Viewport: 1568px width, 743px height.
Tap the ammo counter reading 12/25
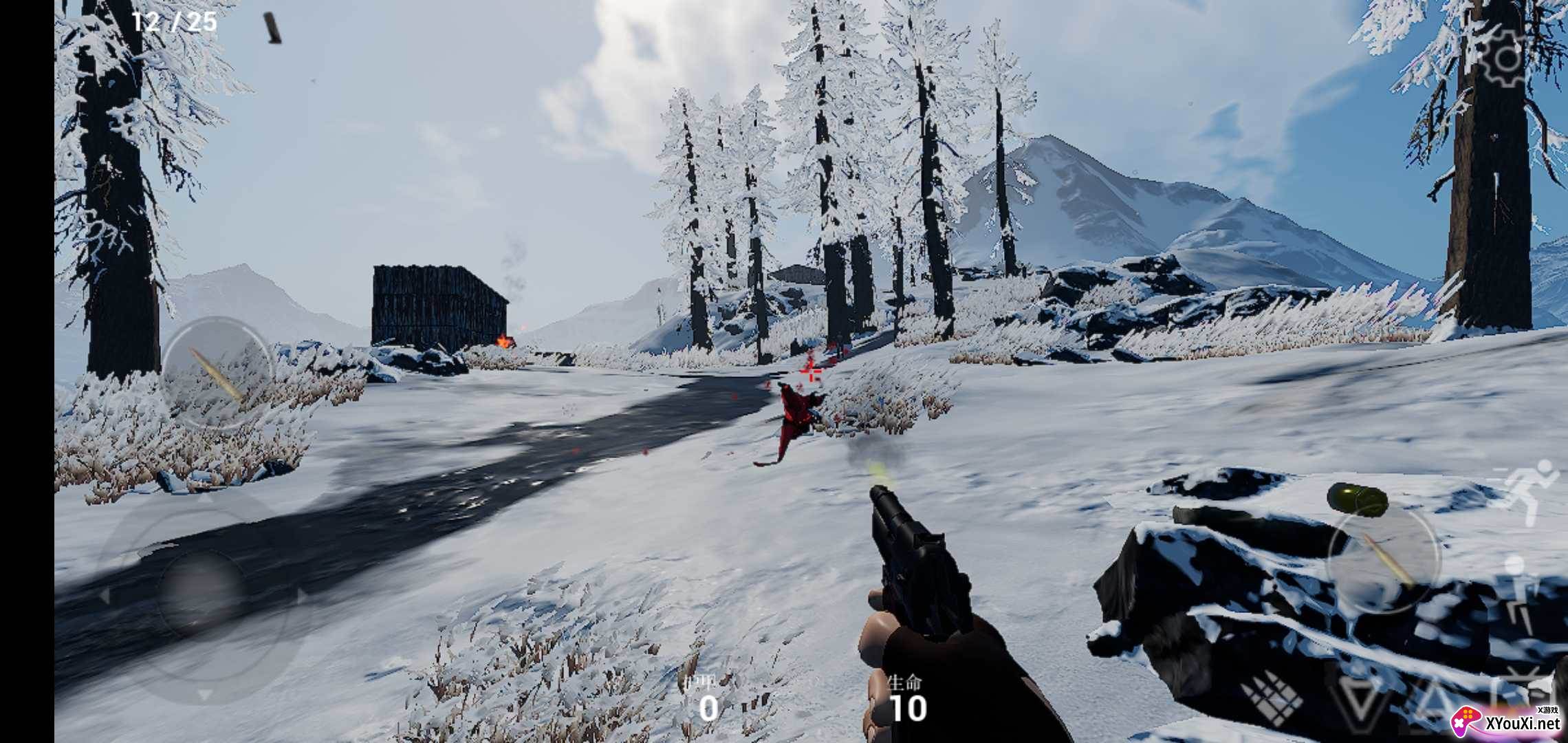coord(173,22)
